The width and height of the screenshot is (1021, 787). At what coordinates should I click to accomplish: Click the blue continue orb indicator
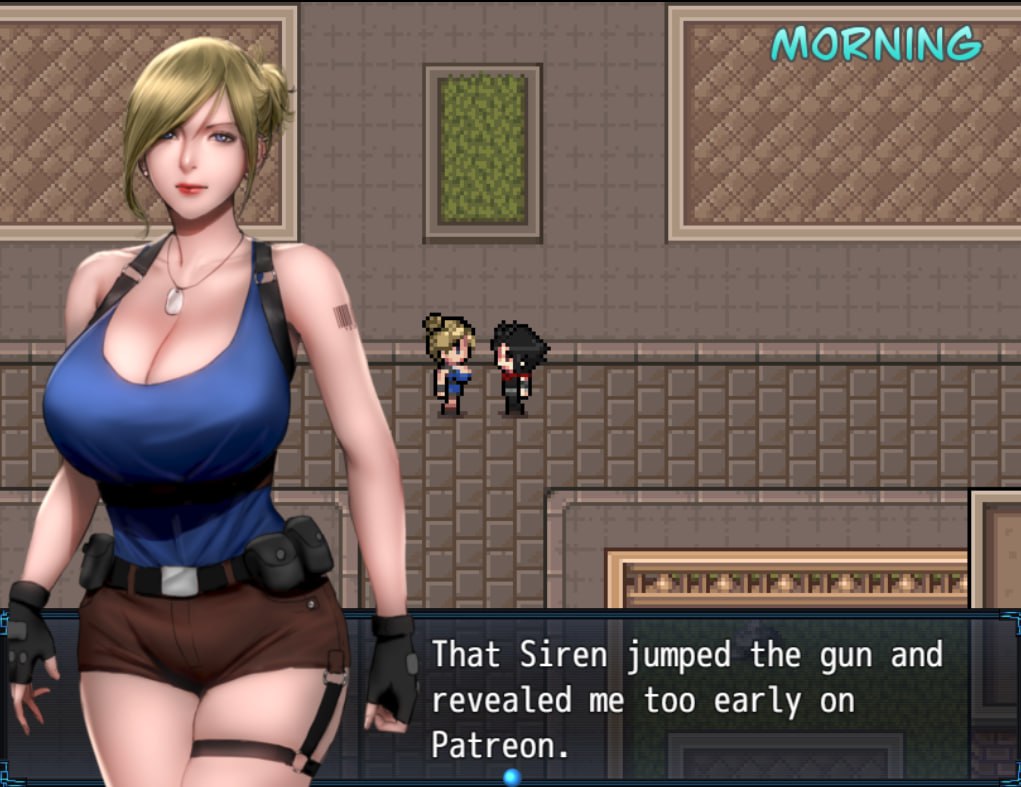pyautogui.click(x=512, y=776)
